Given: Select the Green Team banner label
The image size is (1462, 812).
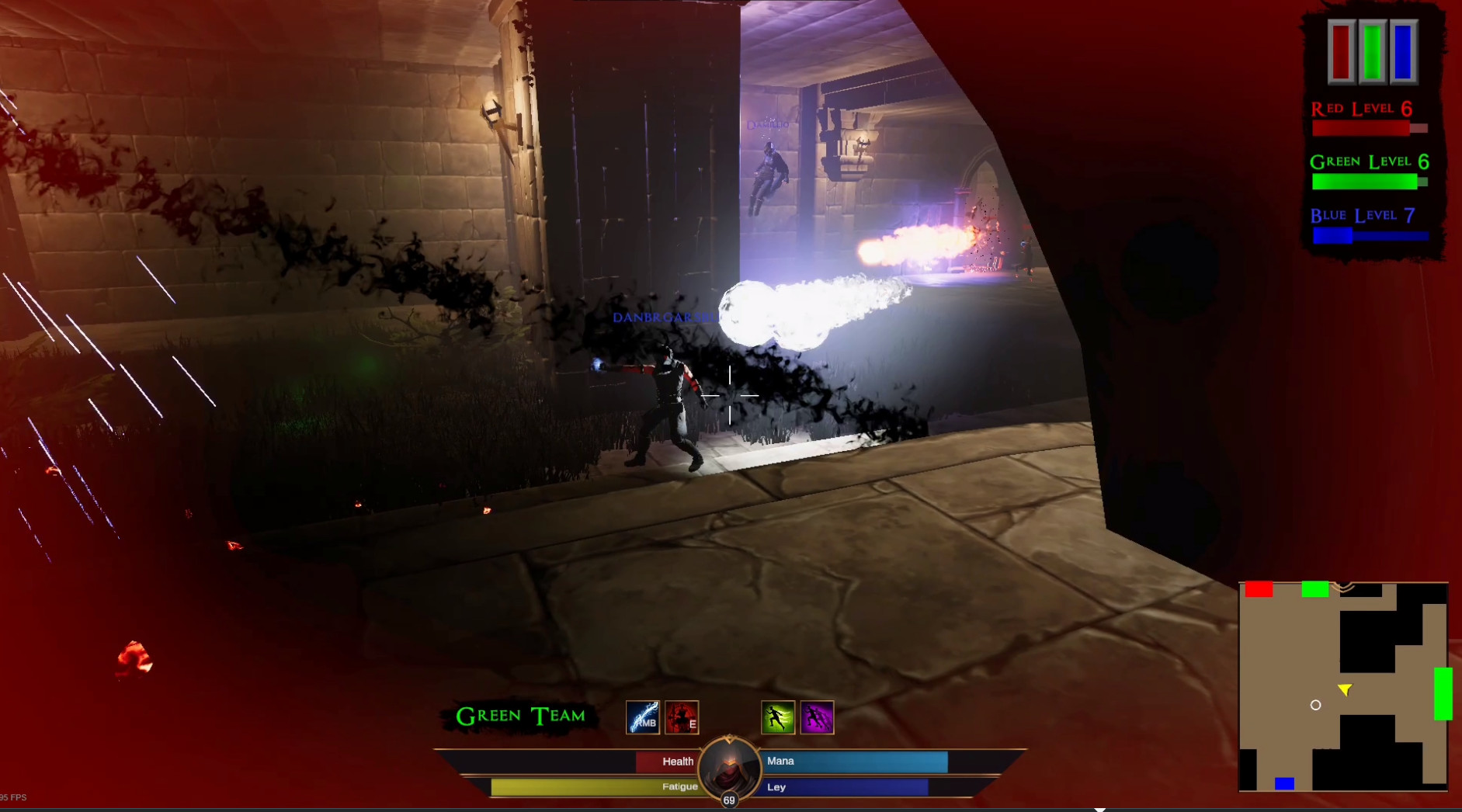Looking at the screenshot, I should (x=519, y=716).
